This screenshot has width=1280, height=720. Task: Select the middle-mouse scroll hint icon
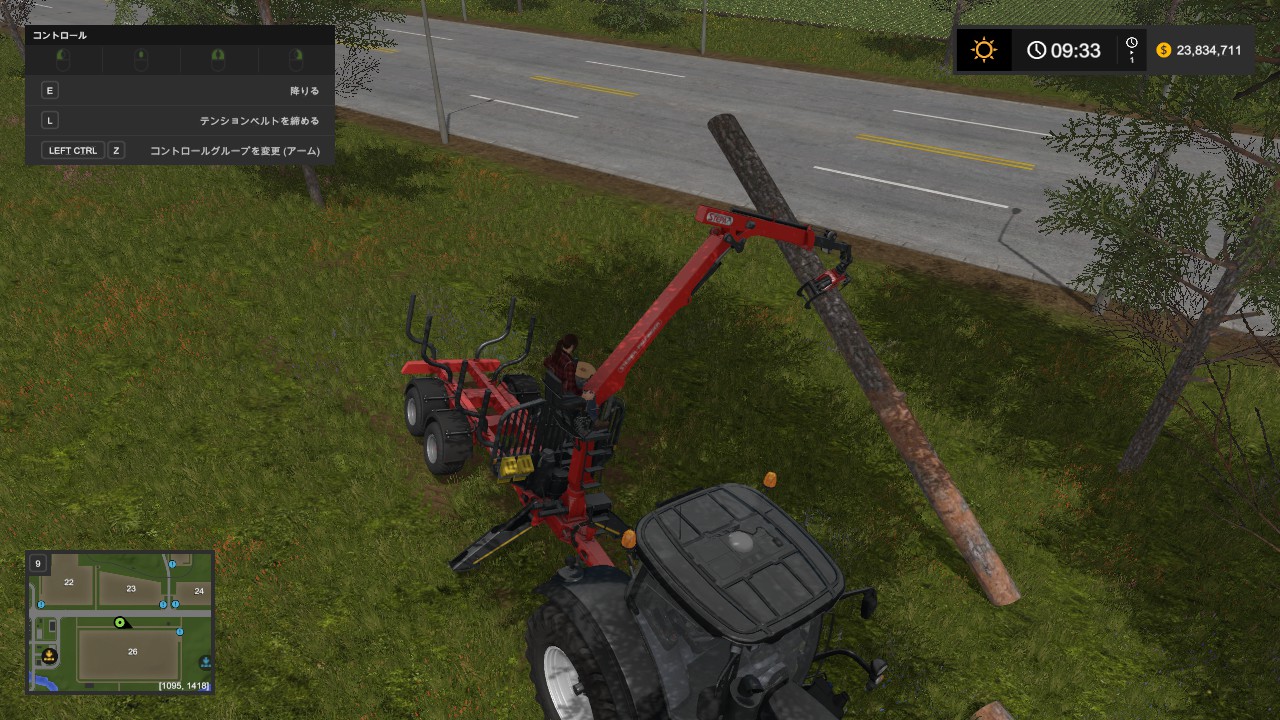[x=141, y=59]
